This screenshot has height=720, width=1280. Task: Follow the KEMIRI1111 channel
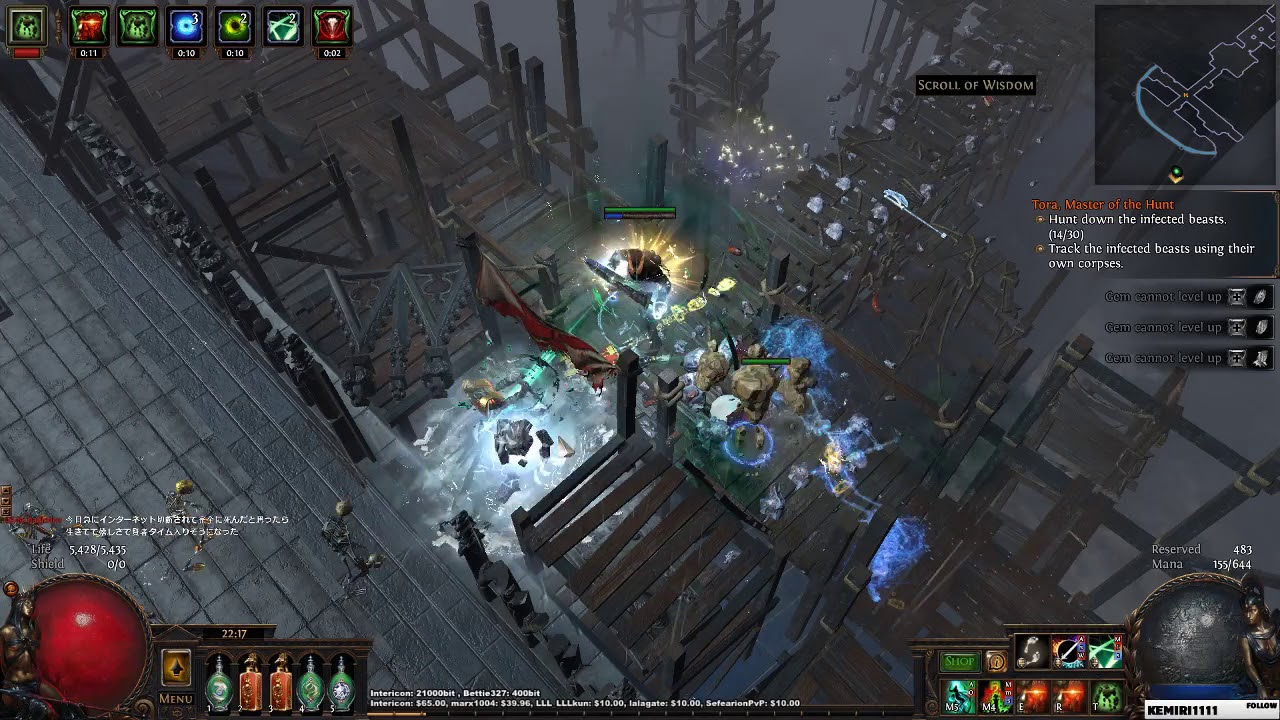point(1262,705)
